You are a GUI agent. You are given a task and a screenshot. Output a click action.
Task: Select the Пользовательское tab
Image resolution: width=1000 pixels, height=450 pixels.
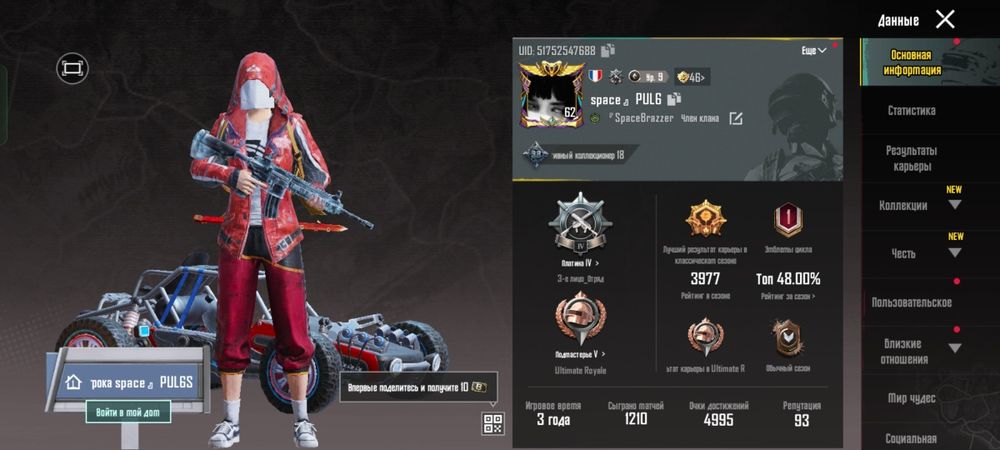(x=911, y=302)
